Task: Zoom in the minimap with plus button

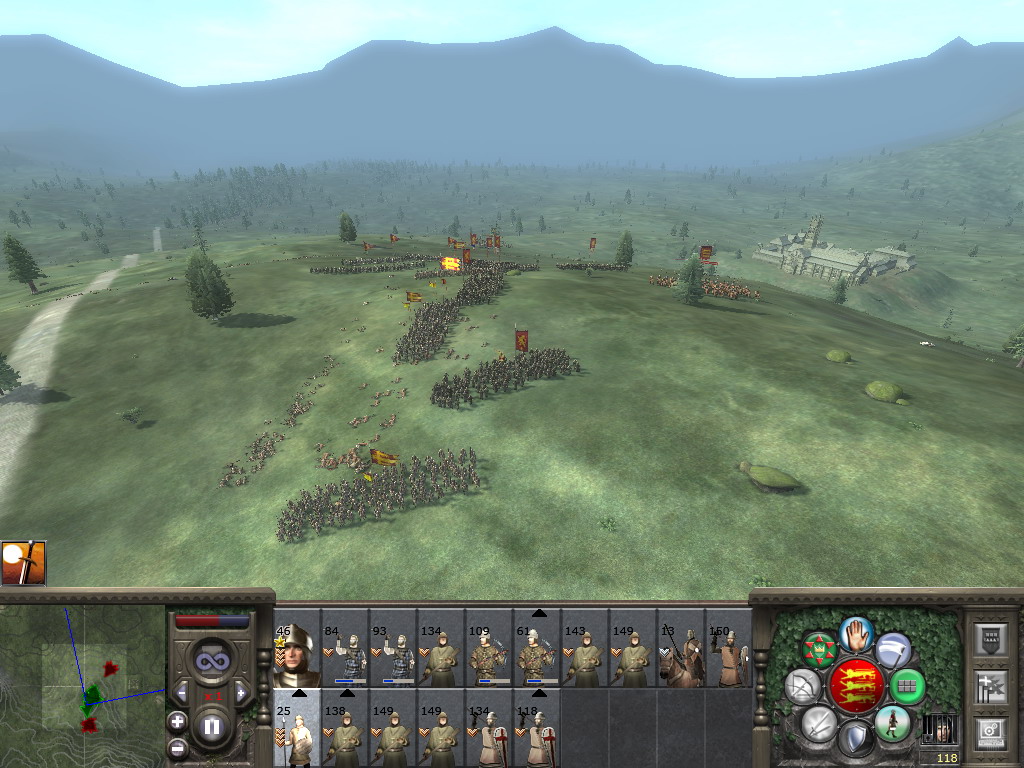Action: pyautogui.click(x=177, y=720)
